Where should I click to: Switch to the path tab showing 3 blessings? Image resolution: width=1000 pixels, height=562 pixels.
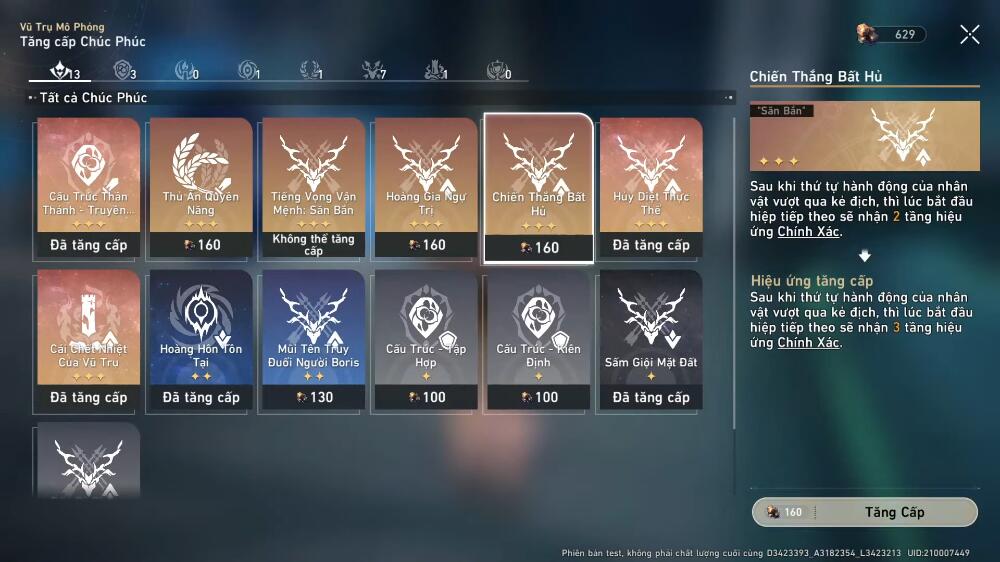(125, 71)
